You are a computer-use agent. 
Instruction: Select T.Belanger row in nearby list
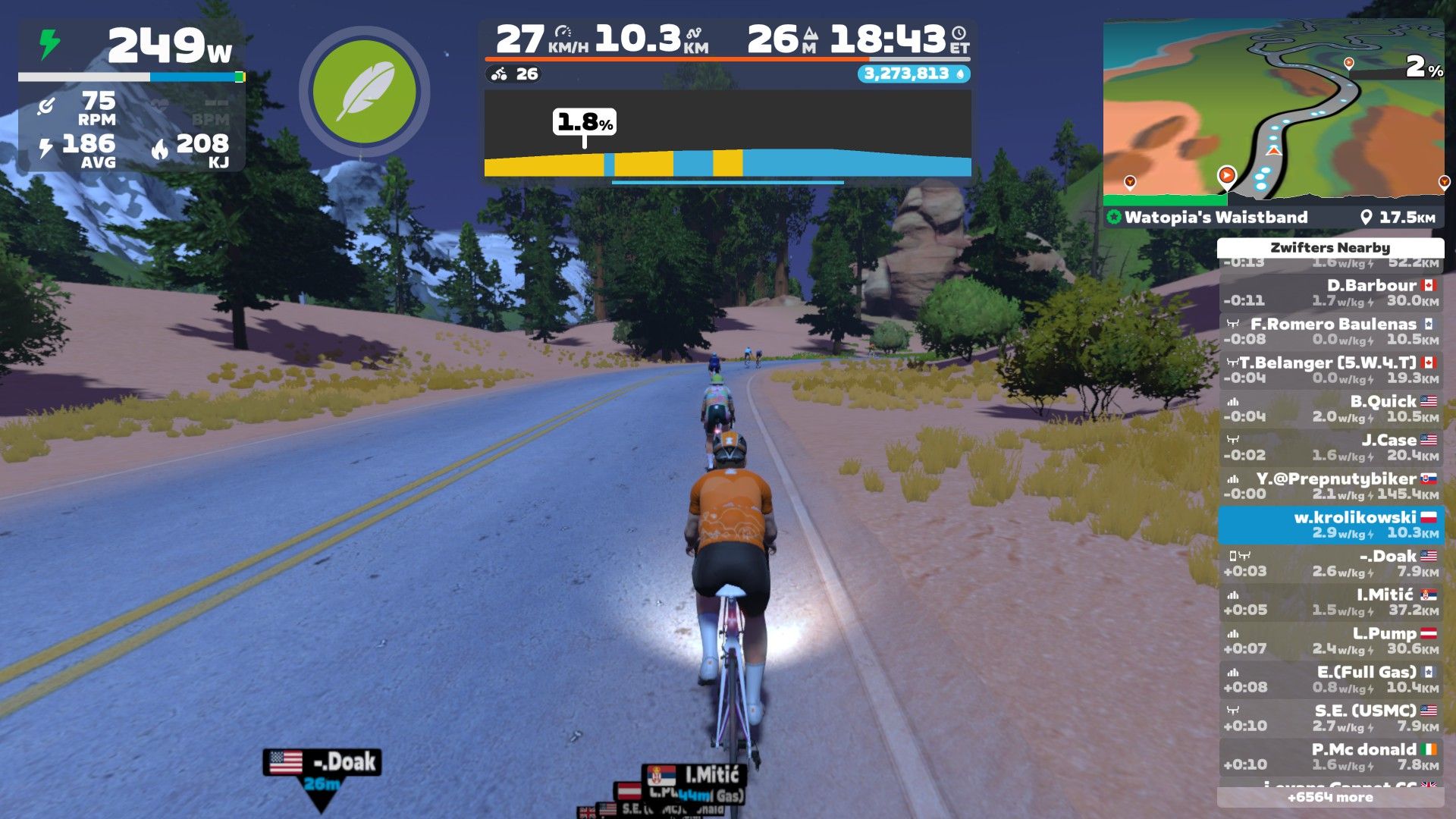1331,370
